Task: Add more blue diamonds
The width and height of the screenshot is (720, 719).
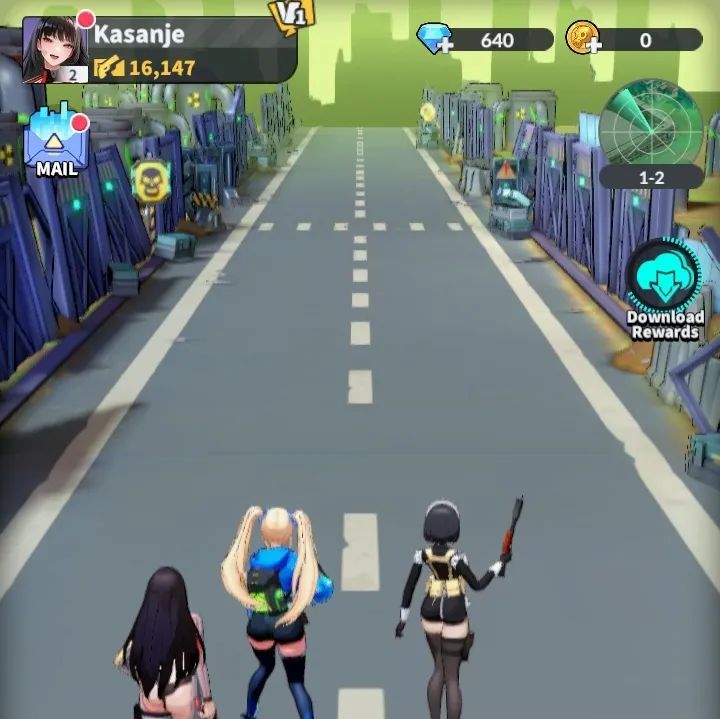Action: (x=435, y=40)
